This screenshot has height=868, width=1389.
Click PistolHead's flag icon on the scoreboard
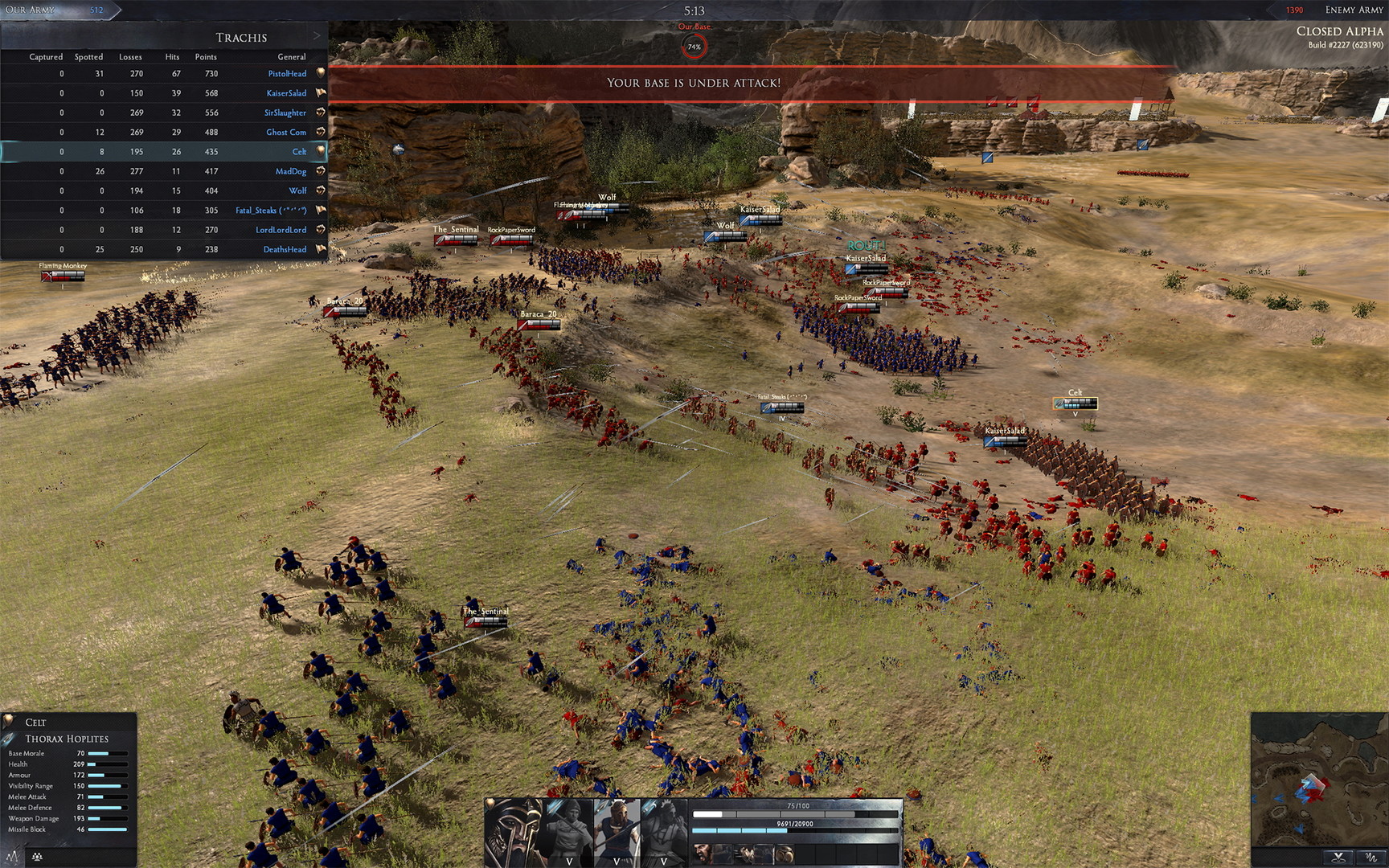tap(319, 73)
